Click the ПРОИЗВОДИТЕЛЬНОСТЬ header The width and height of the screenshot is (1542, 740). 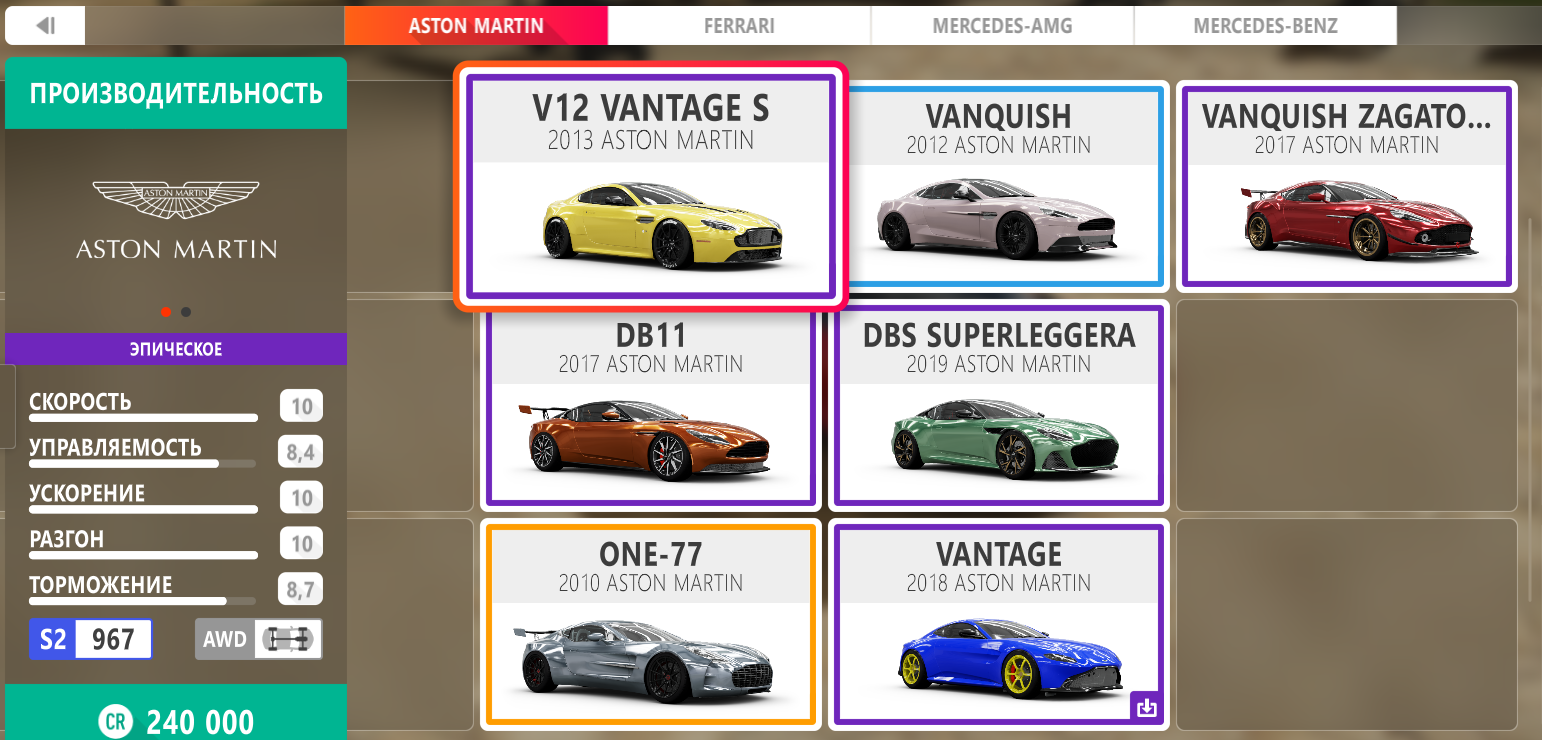175,92
